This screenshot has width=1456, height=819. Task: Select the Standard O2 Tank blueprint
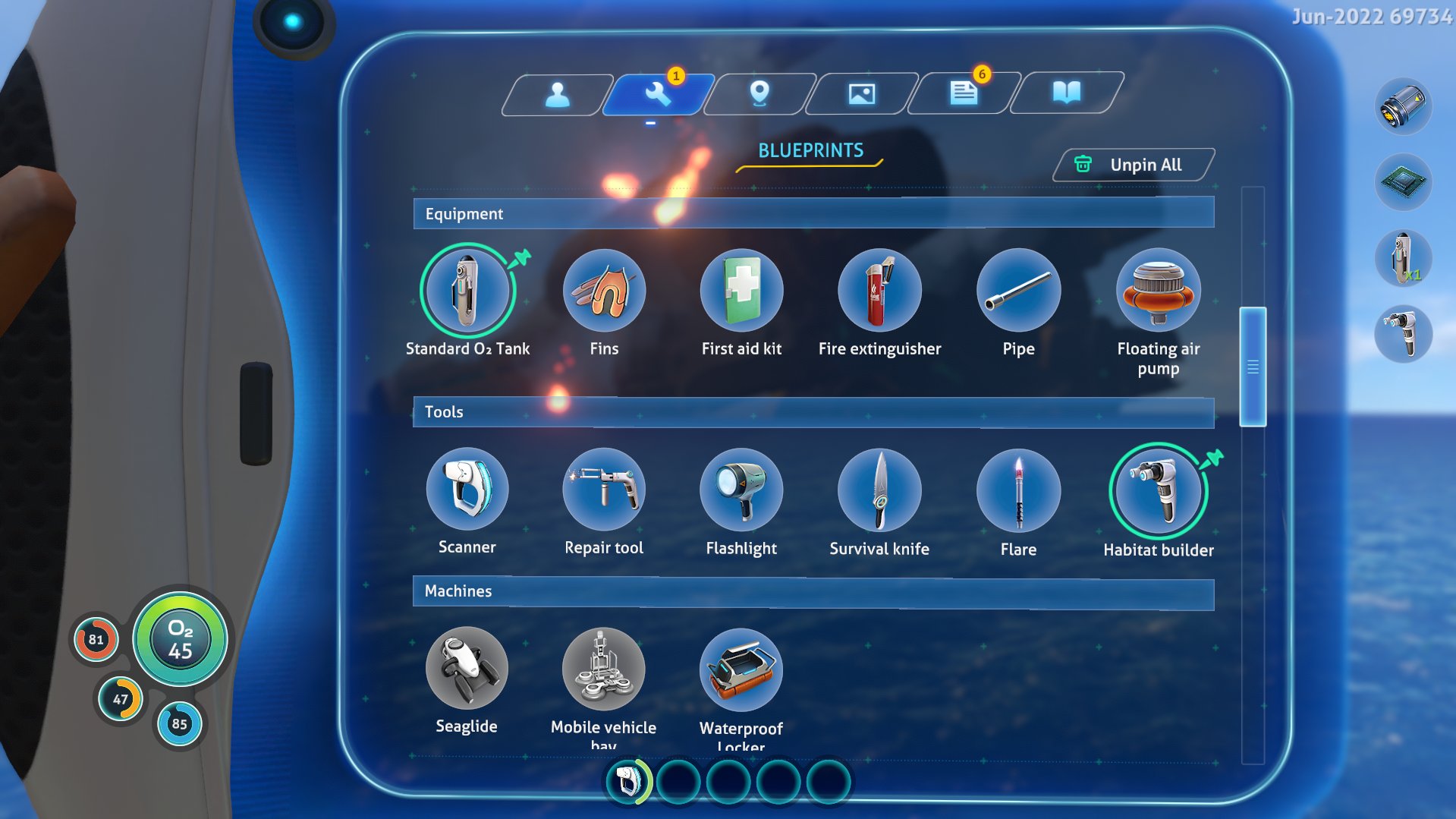tap(467, 291)
